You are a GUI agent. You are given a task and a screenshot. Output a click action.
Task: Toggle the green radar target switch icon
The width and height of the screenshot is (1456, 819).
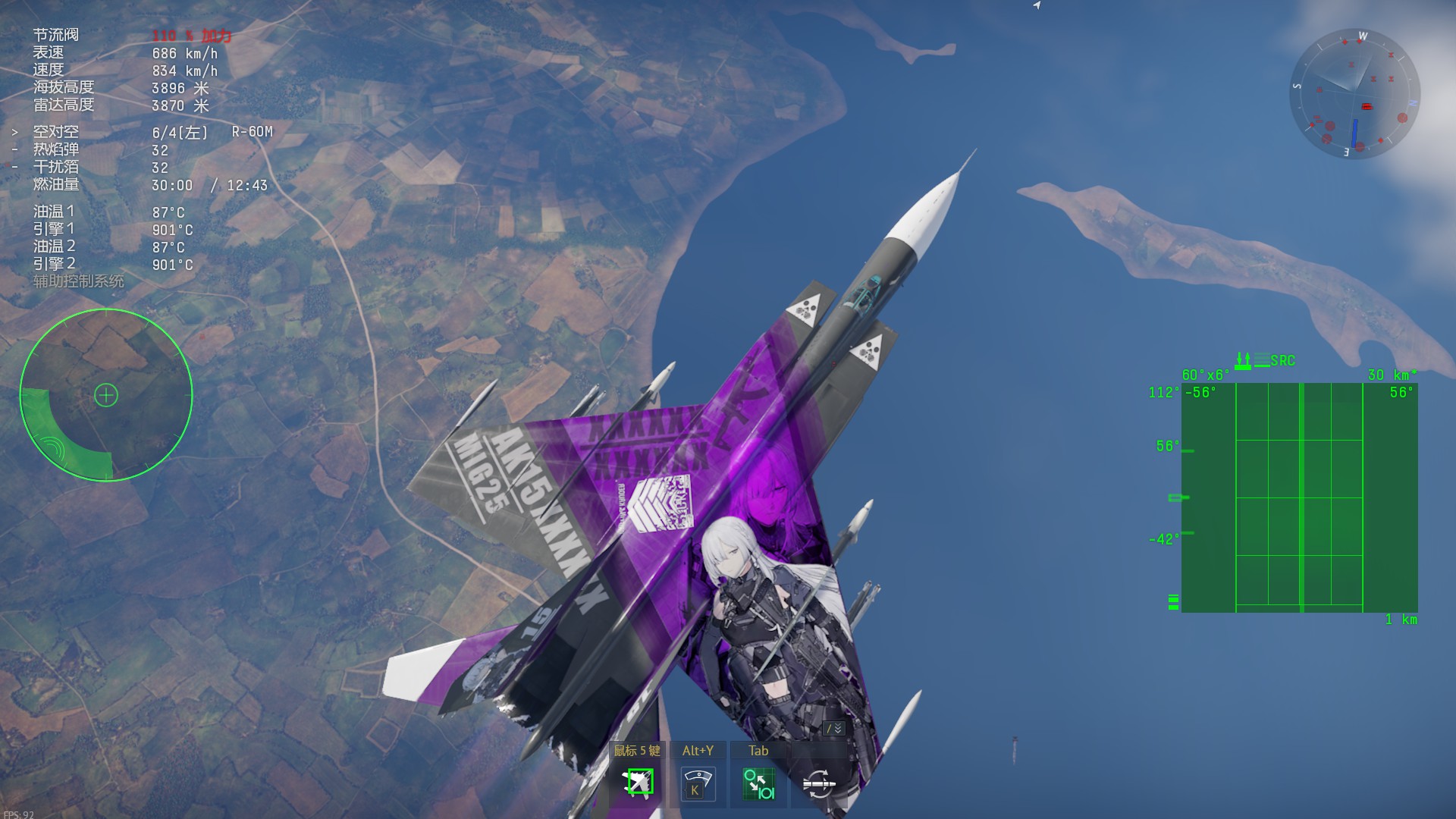758,783
